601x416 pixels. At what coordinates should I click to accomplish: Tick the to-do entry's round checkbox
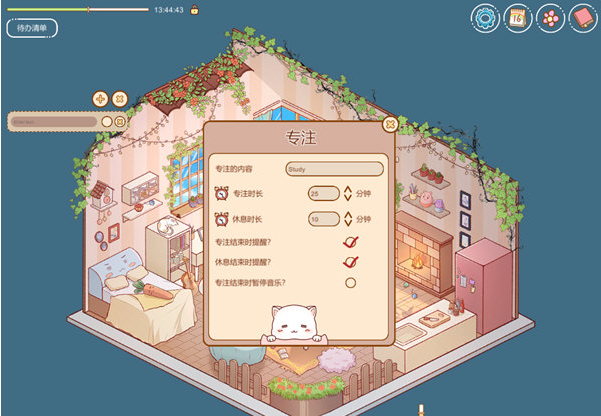(x=107, y=121)
